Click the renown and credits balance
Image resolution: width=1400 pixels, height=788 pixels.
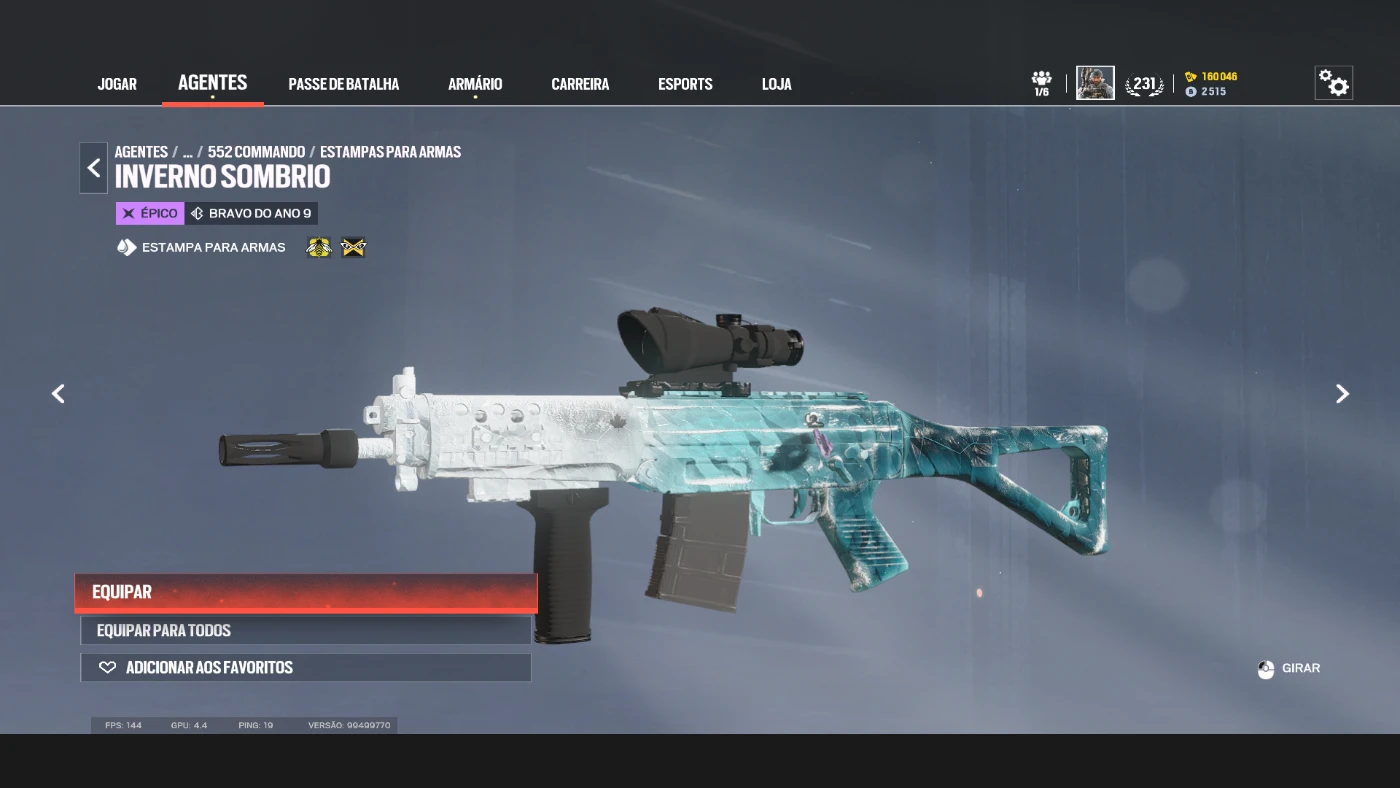(1211, 84)
